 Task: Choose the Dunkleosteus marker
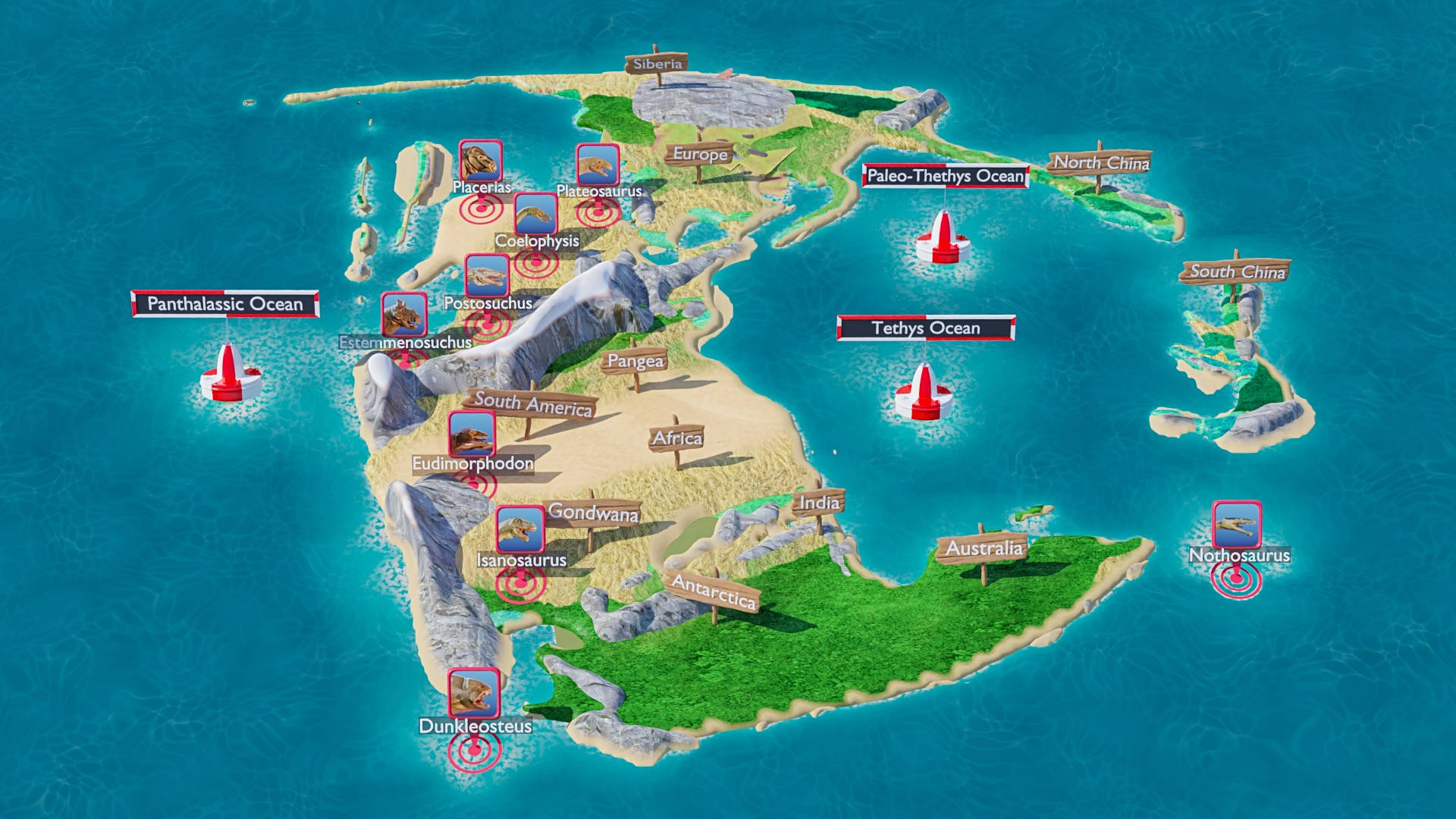tap(474, 692)
